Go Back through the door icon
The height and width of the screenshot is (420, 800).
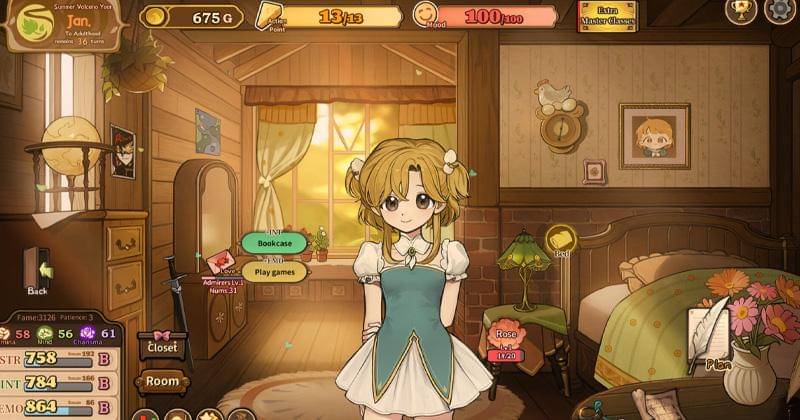point(38,270)
